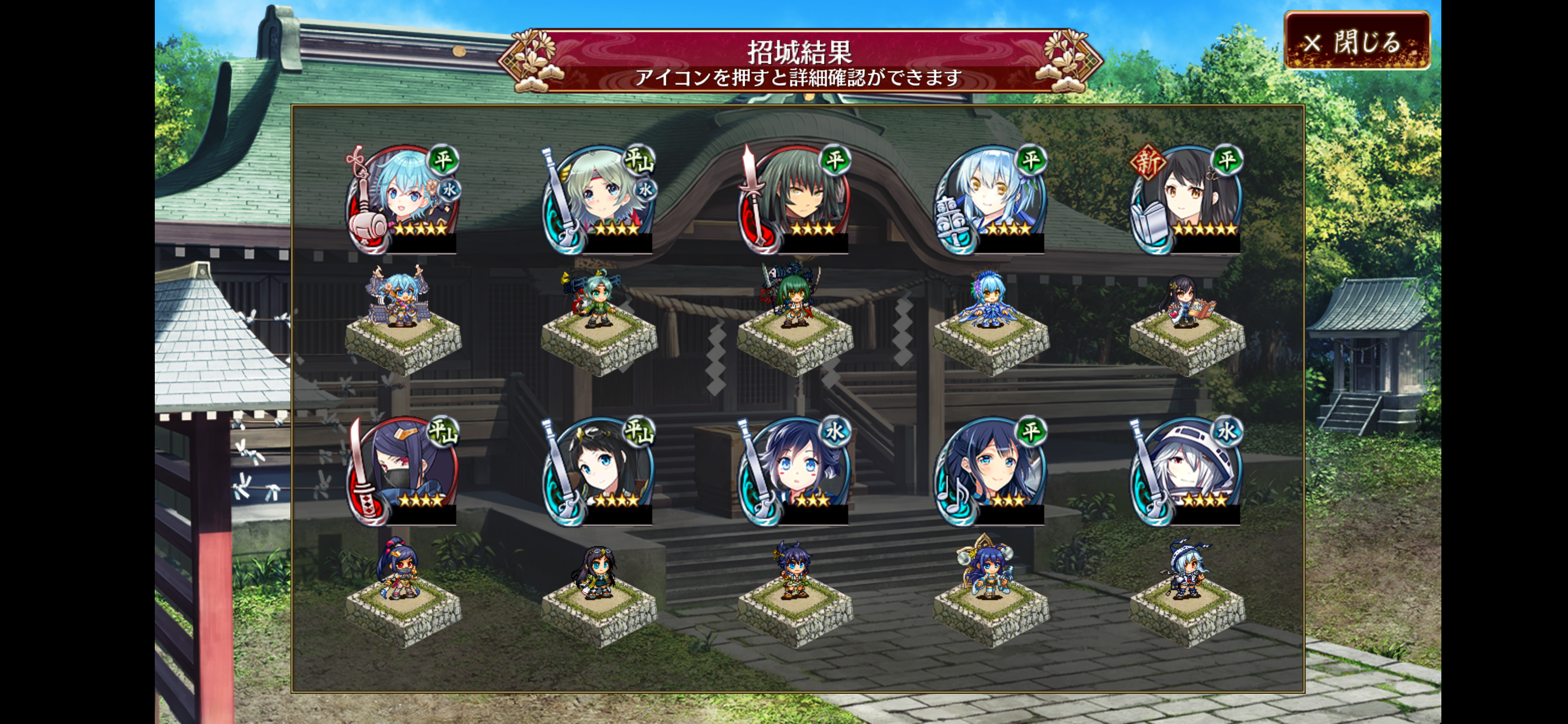Inspect the light-blue-haired girl with yellow eyes
The width and height of the screenshot is (1568, 724).
991,199
